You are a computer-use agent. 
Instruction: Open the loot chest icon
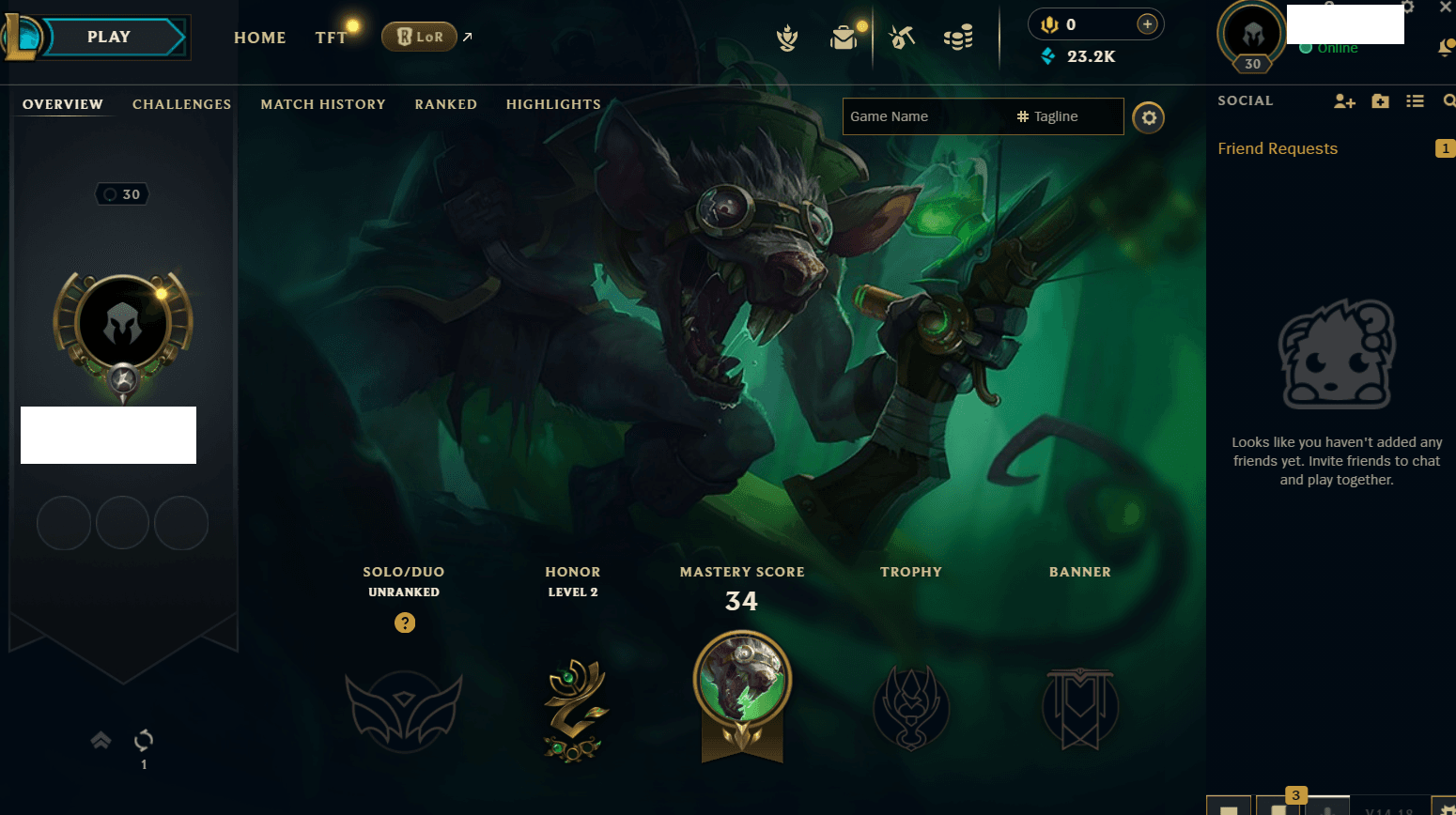[844, 38]
